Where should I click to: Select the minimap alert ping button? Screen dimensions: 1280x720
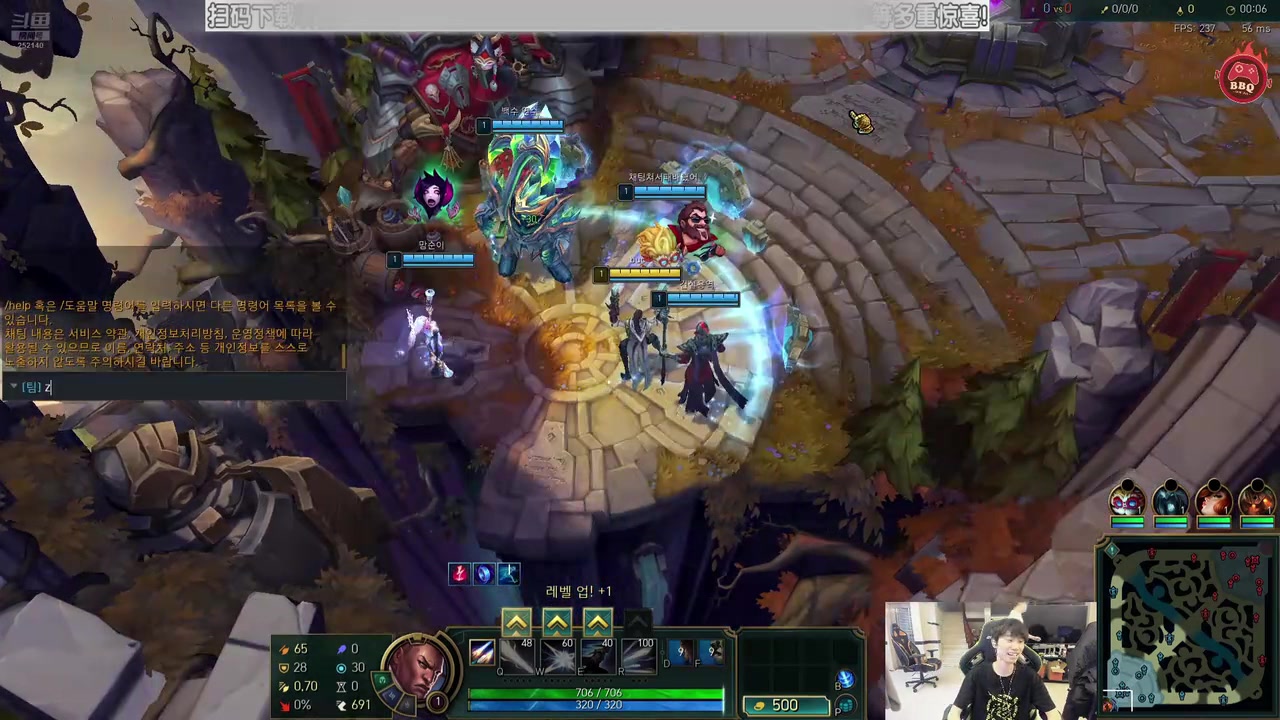tap(1111, 550)
